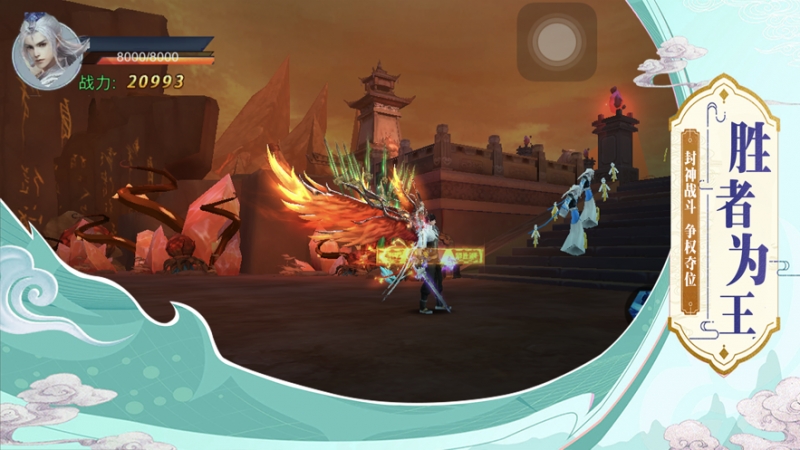Open the white-haired character portrait

point(46,51)
